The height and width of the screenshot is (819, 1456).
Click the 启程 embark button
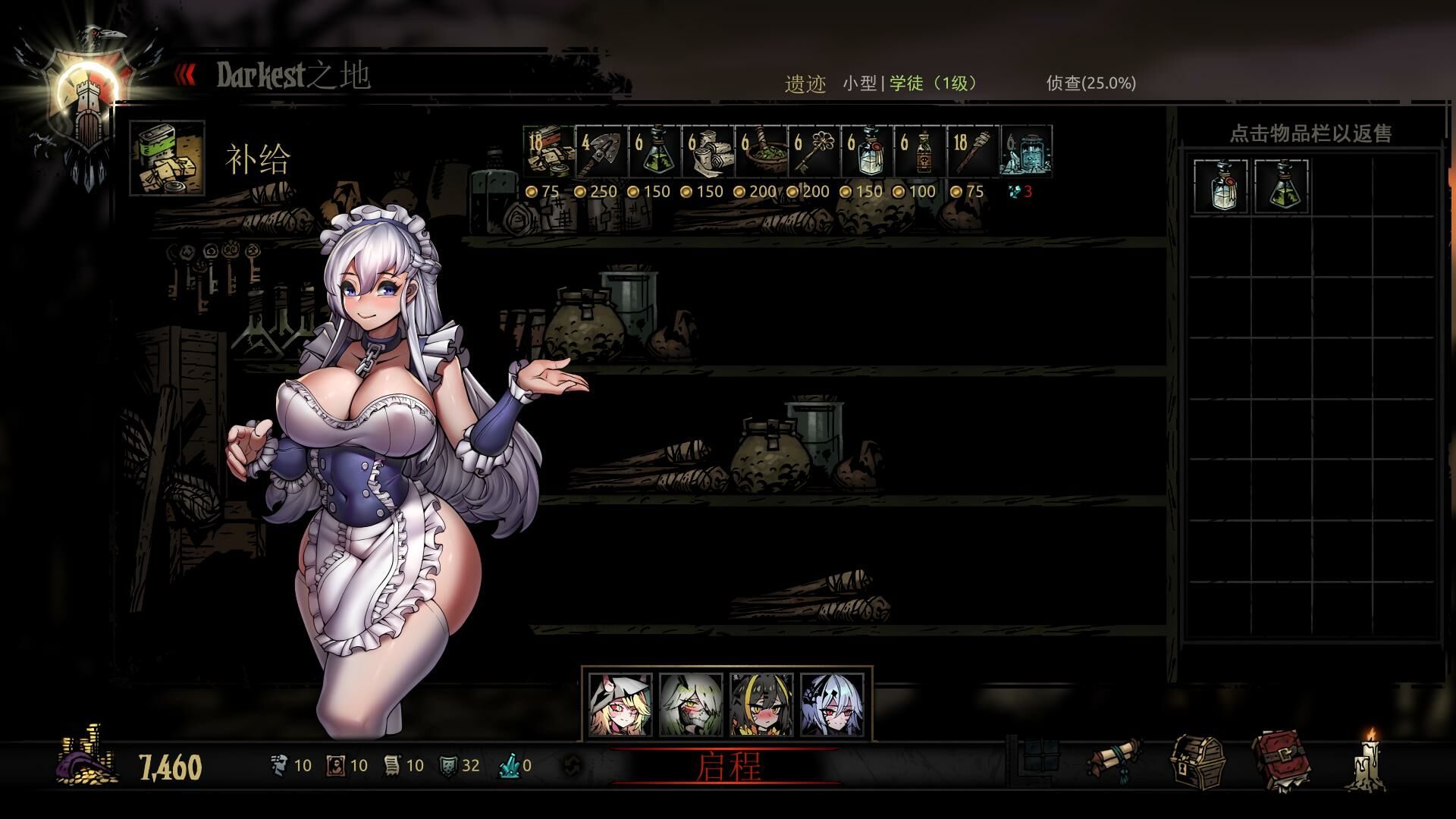(x=726, y=767)
